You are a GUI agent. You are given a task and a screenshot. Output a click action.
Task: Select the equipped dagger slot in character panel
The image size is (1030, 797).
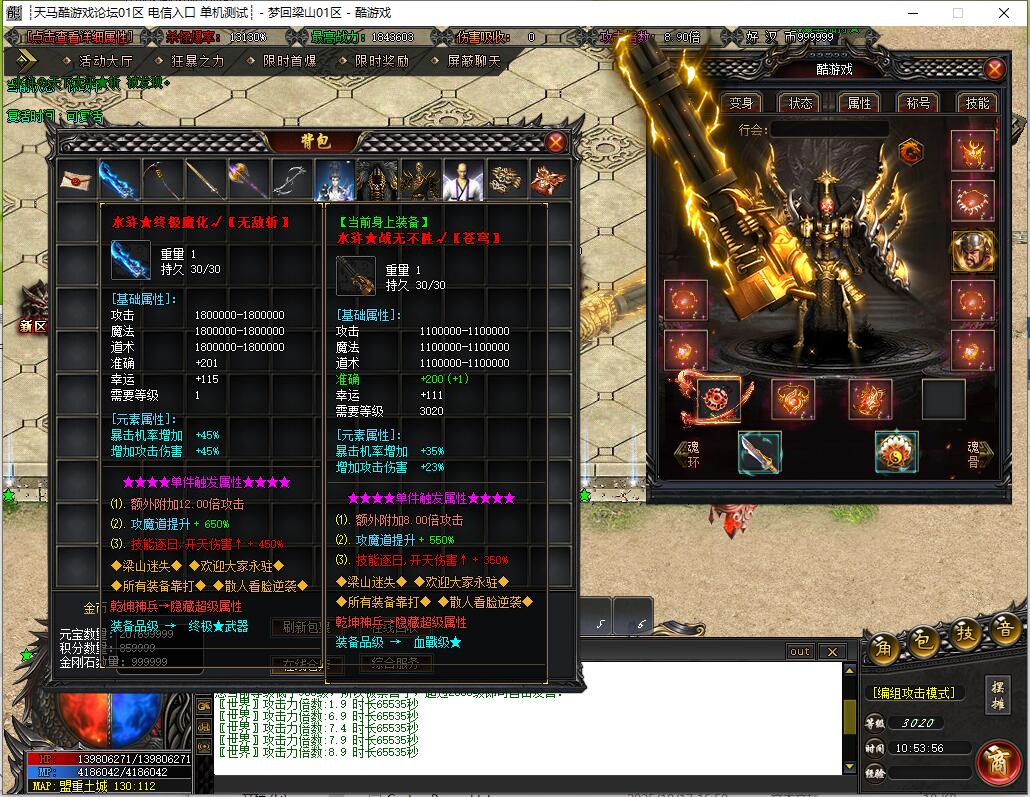click(x=760, y=452)
